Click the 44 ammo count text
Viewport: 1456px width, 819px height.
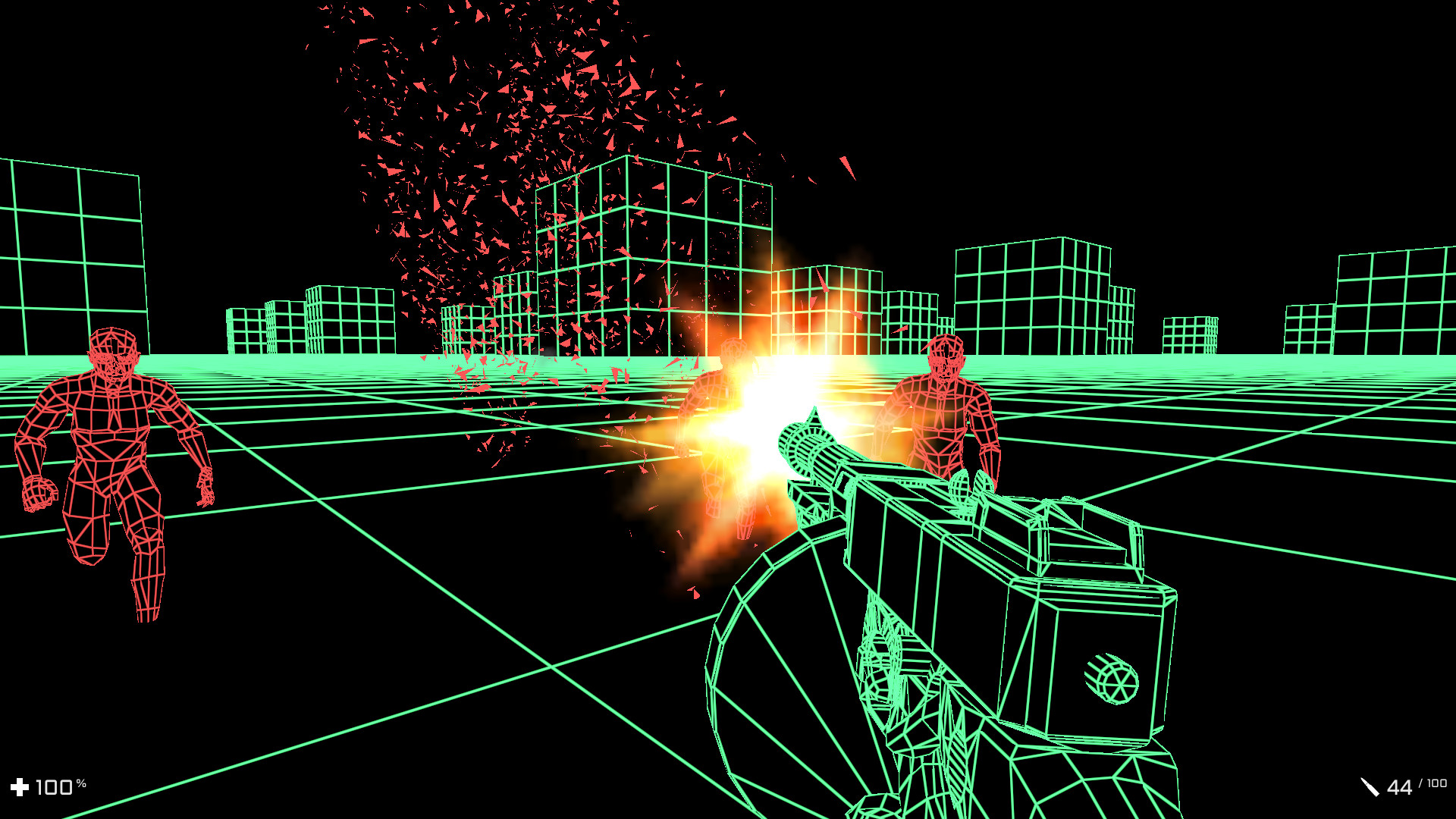coord(1399,786)
